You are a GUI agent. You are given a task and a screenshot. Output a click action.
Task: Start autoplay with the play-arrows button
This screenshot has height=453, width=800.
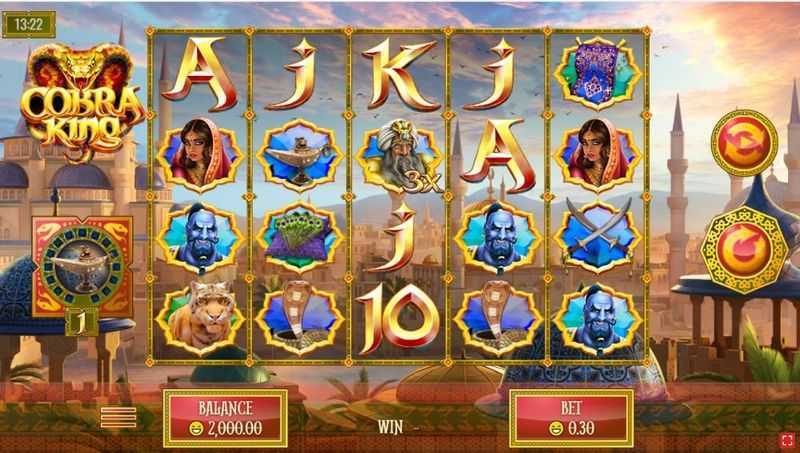744,142
